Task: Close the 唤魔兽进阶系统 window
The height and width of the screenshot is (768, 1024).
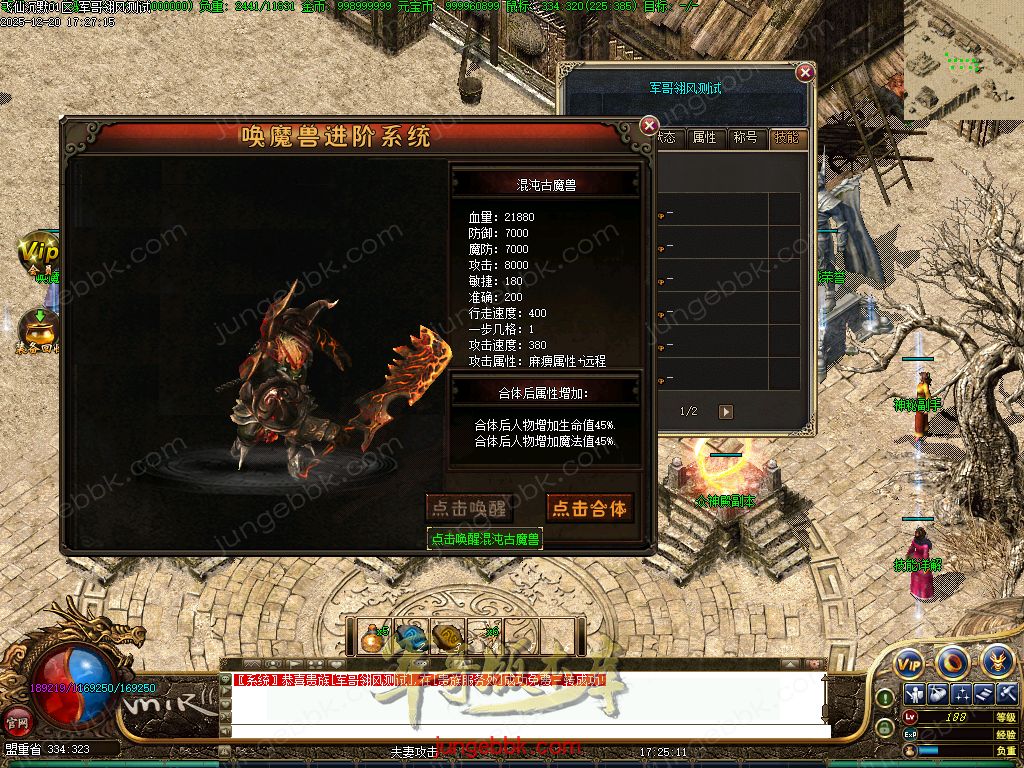Action: click(649, 125)
